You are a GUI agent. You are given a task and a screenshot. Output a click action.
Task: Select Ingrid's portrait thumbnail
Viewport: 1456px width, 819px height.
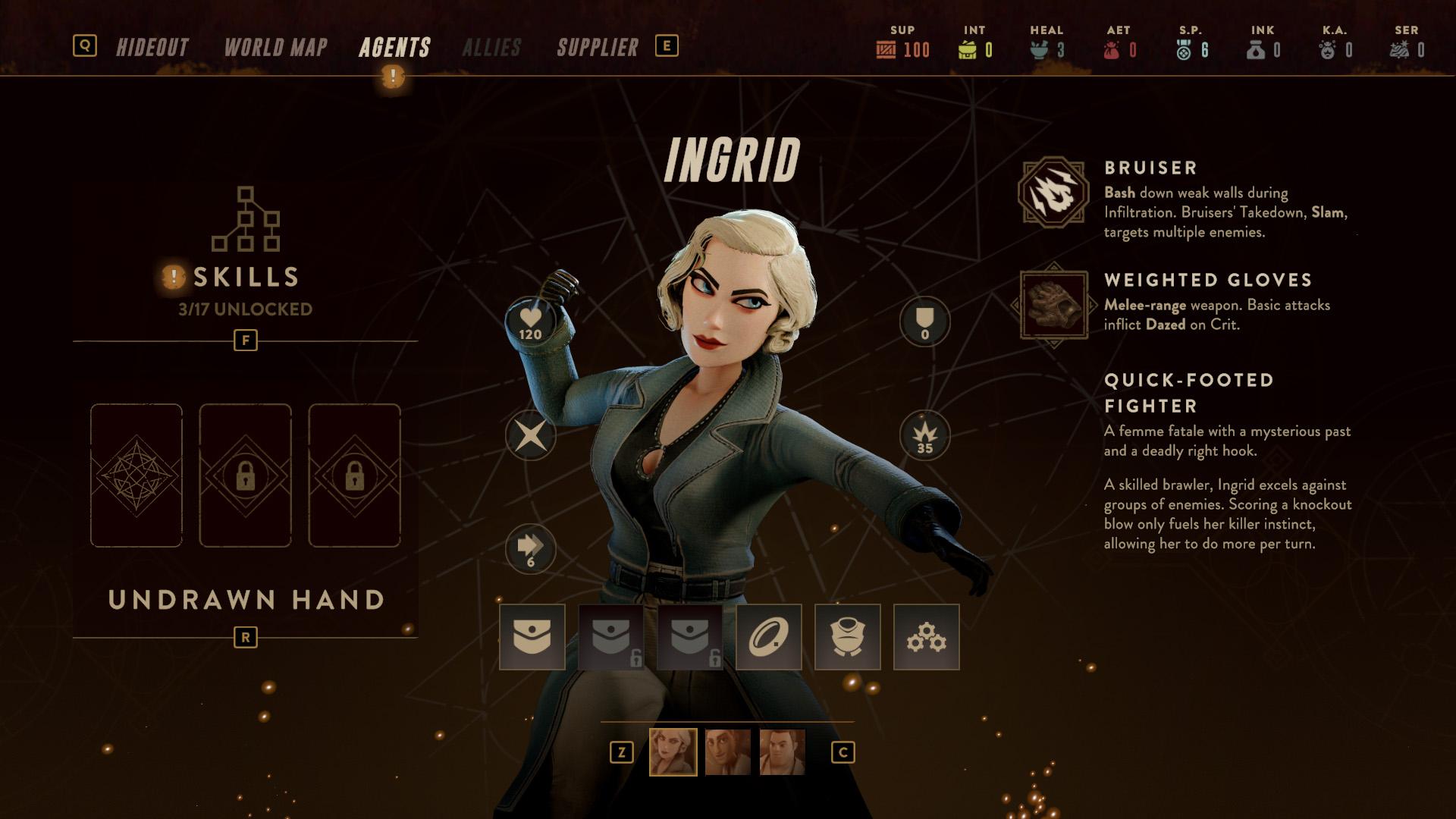pos(673,752)
